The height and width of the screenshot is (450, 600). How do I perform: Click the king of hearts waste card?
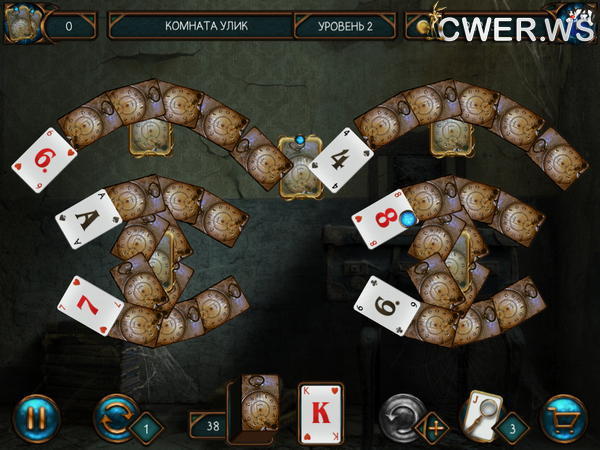(321, 411)
